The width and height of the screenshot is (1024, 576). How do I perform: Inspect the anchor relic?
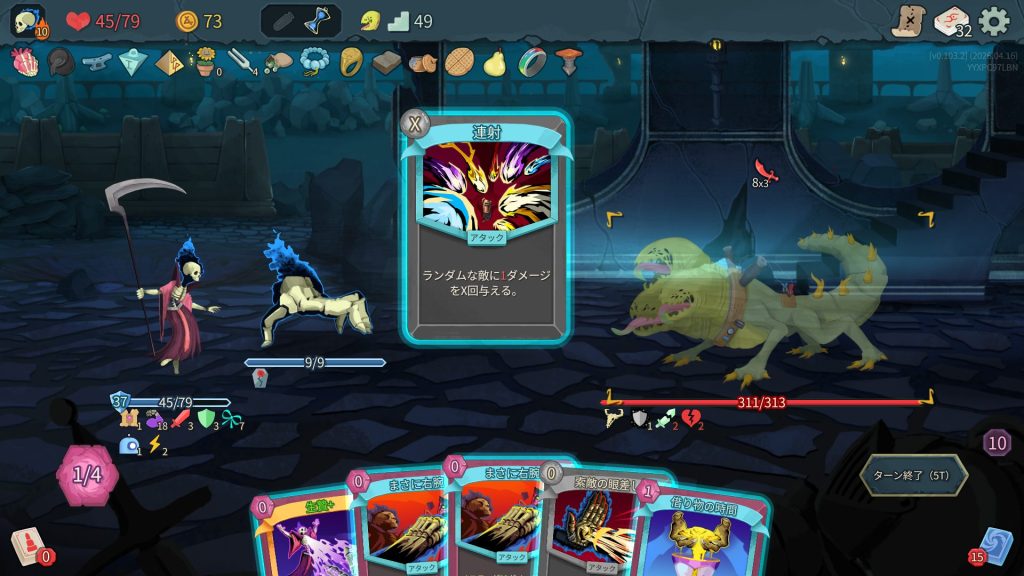point(96,63)
